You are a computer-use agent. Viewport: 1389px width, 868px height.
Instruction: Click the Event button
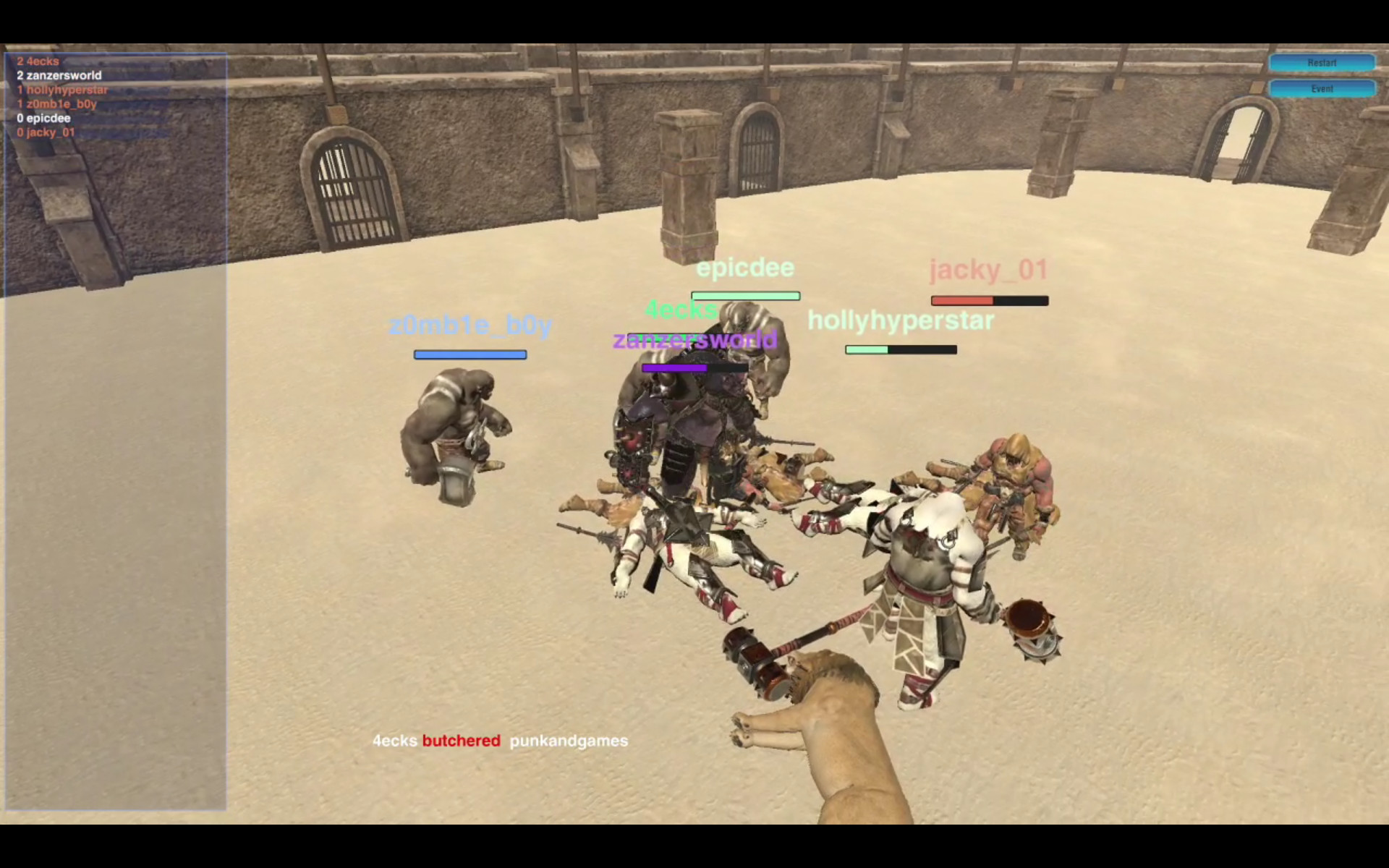tap(1322, 88)
